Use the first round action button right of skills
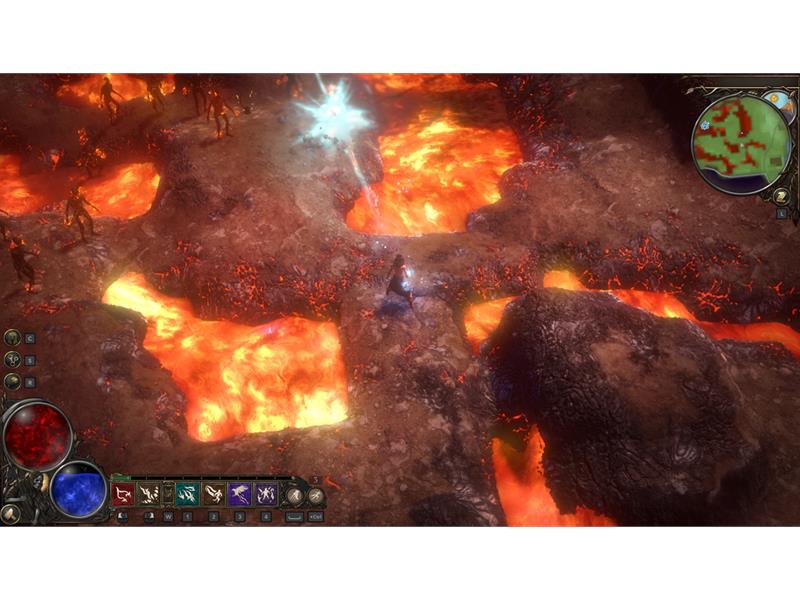 coord(295,495)
